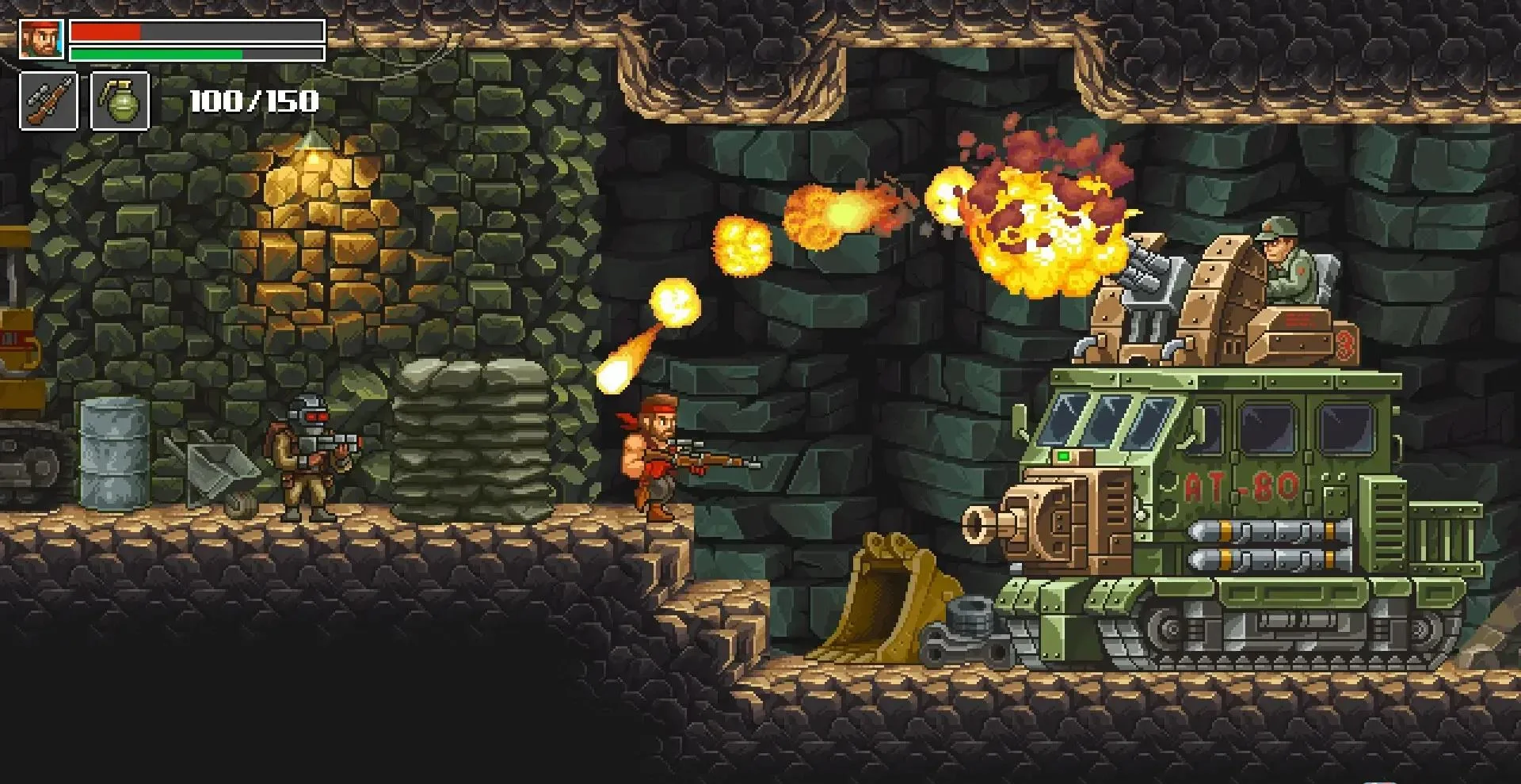Screen dimensions: 1521x784
Task: Choose the grenade item slot
Action: point(120,101)
